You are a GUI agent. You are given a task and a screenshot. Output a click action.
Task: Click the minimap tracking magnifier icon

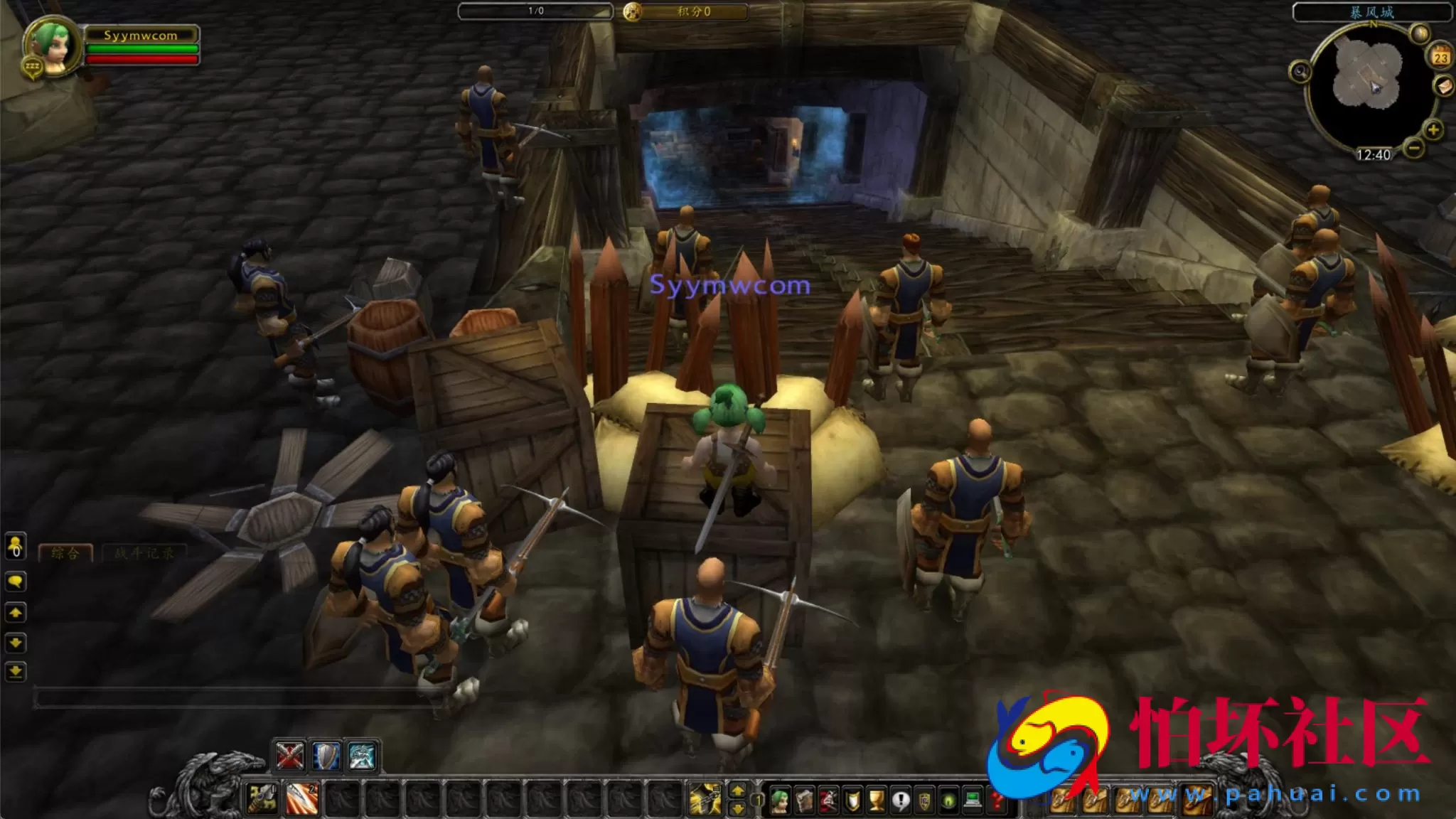1300,72
